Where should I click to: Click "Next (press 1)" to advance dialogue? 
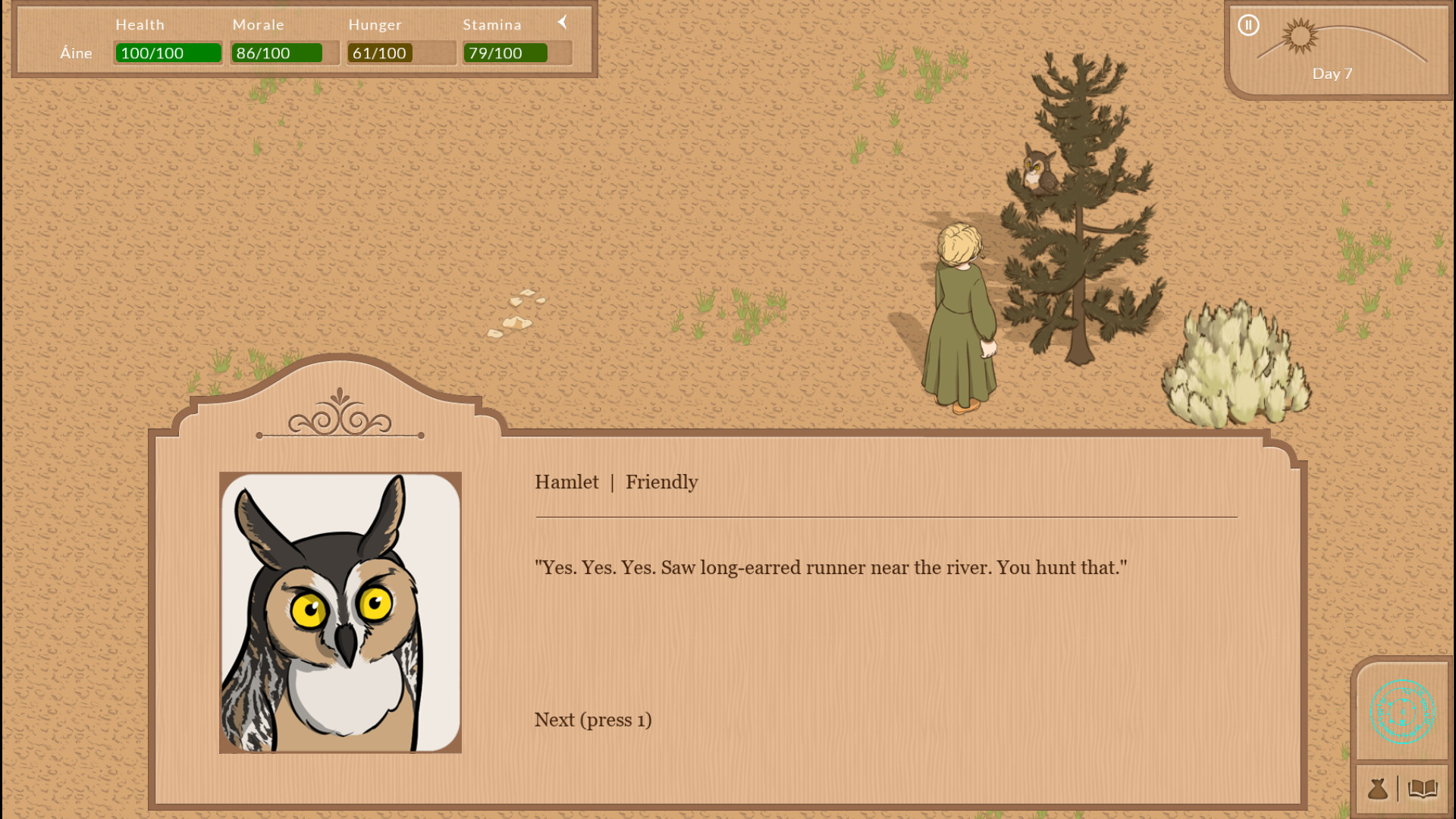592,720
